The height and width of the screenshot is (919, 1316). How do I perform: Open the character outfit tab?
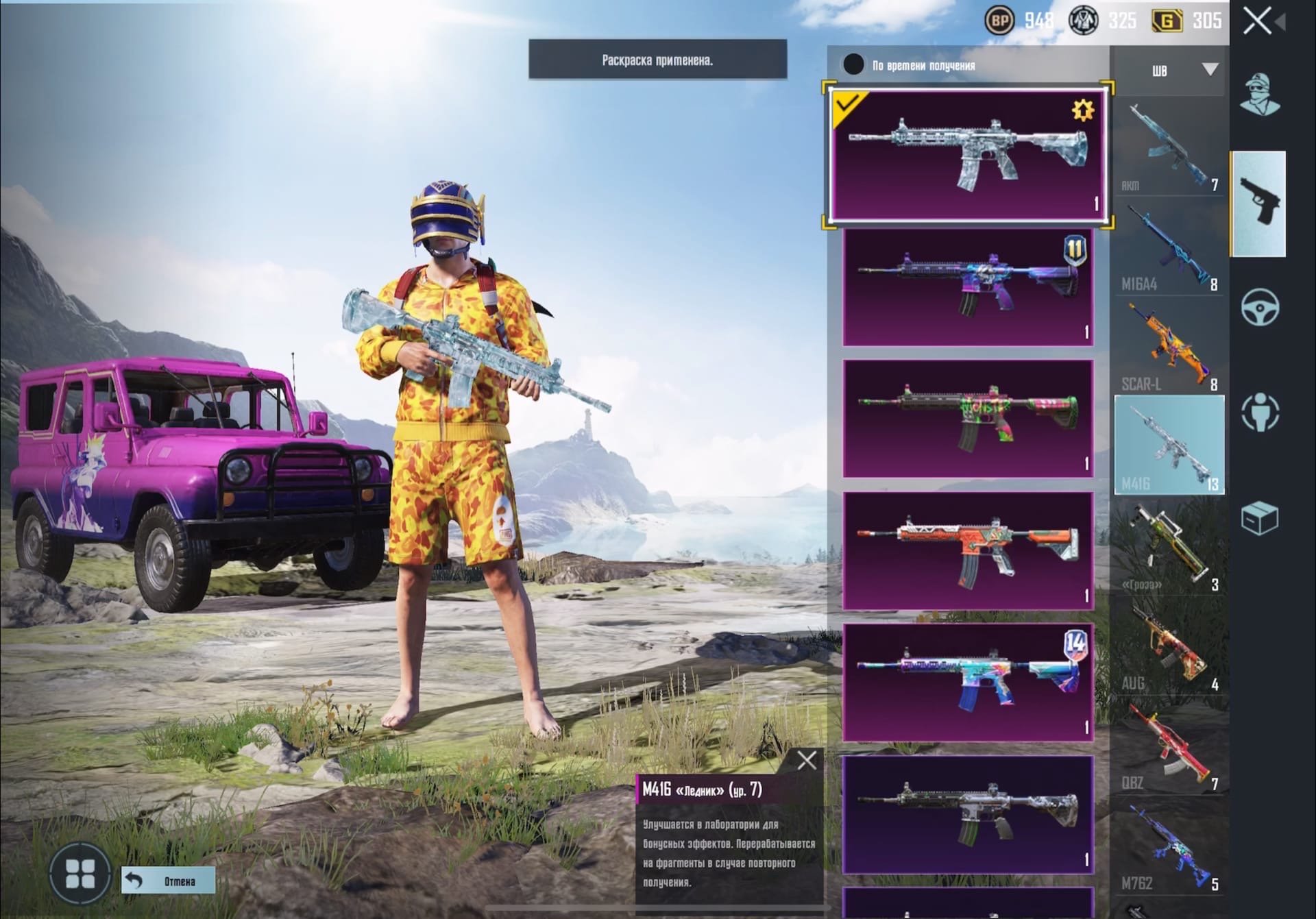(x=1259, y=96)
